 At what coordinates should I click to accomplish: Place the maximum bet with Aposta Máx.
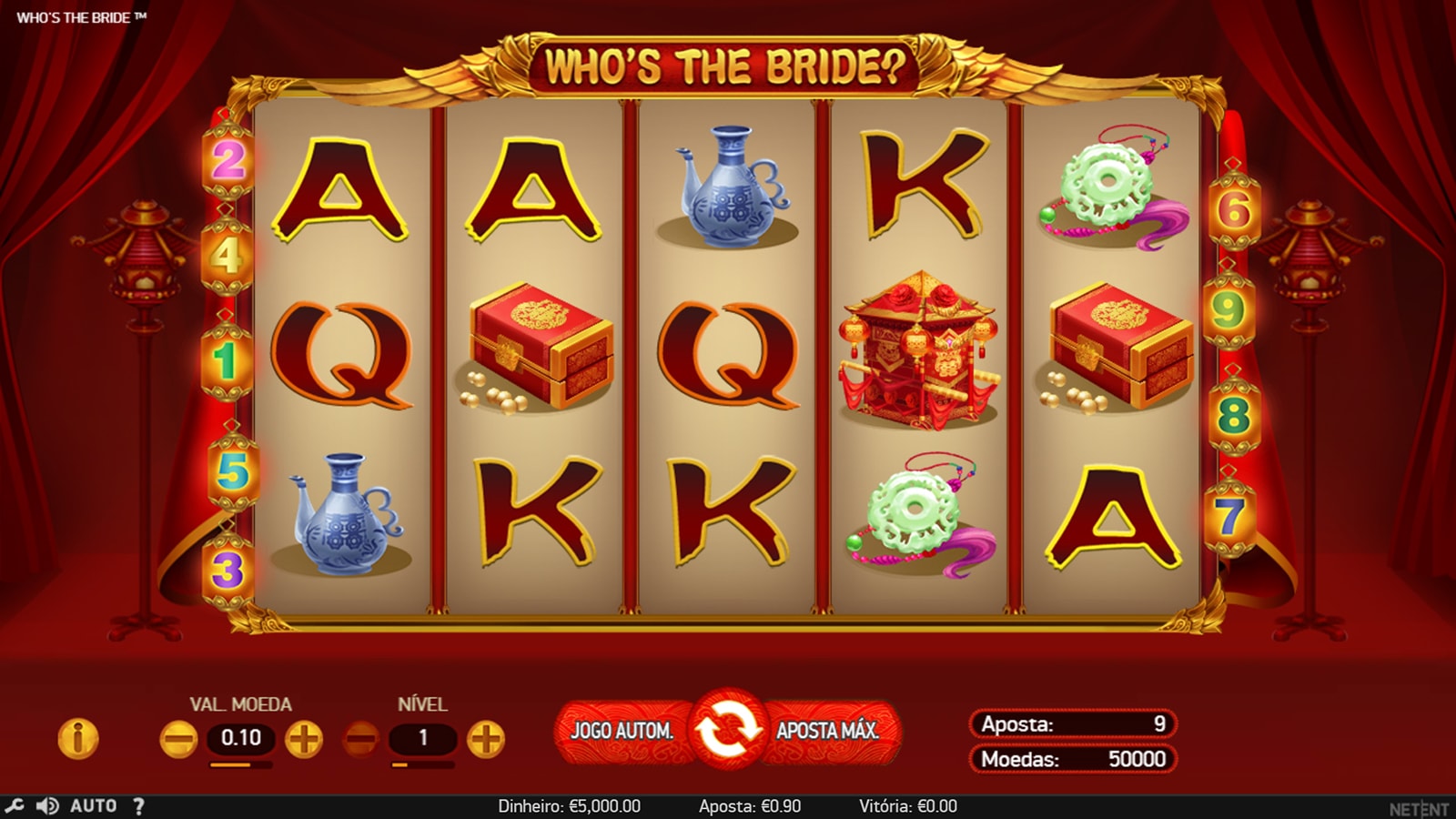click(x=827, y=730)
